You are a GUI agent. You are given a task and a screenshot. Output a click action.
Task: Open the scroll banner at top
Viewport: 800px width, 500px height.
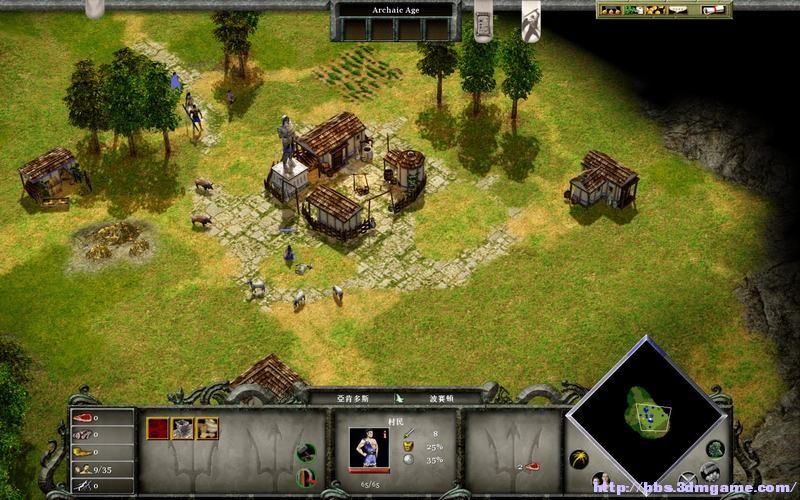(x=483, y=22)
